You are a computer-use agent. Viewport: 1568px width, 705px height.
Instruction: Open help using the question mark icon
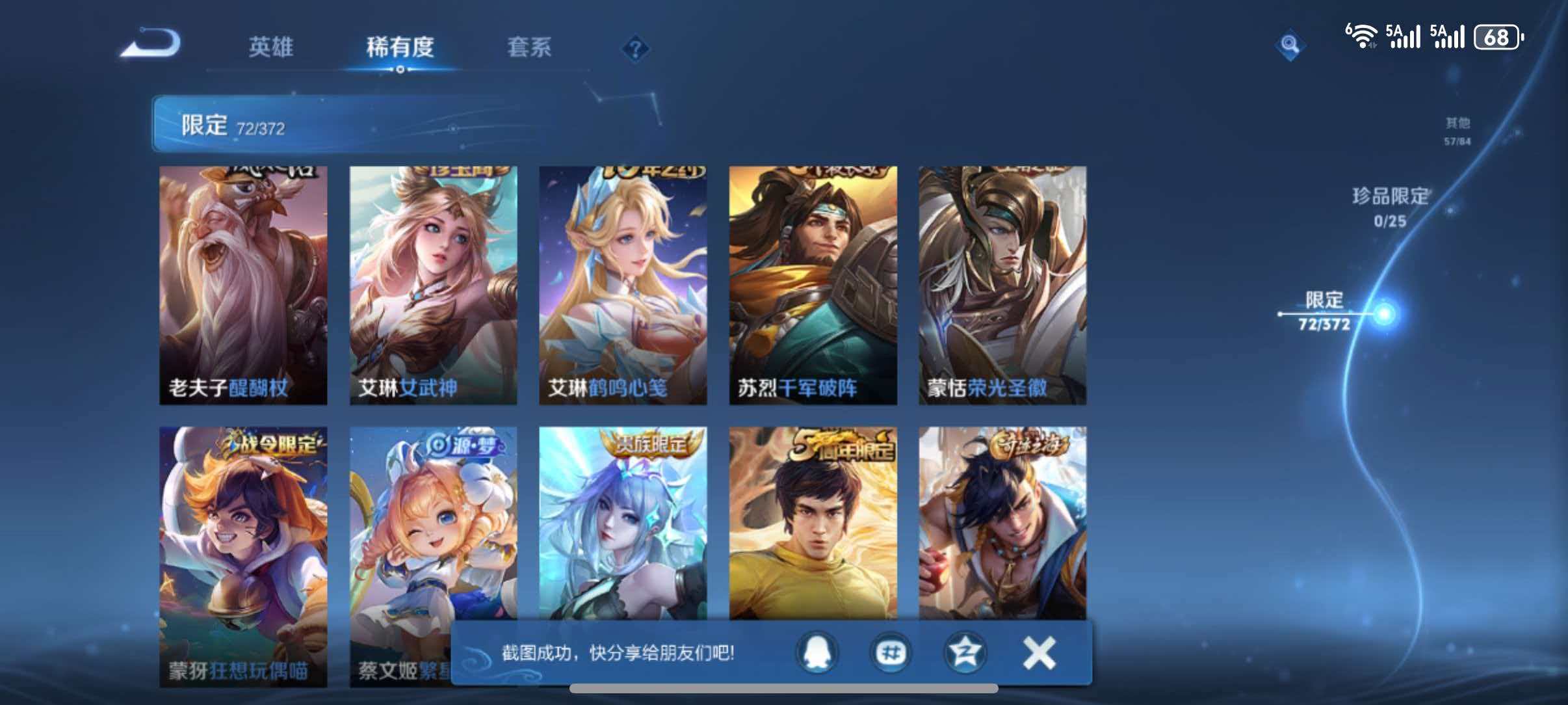[x=636, y=48]
